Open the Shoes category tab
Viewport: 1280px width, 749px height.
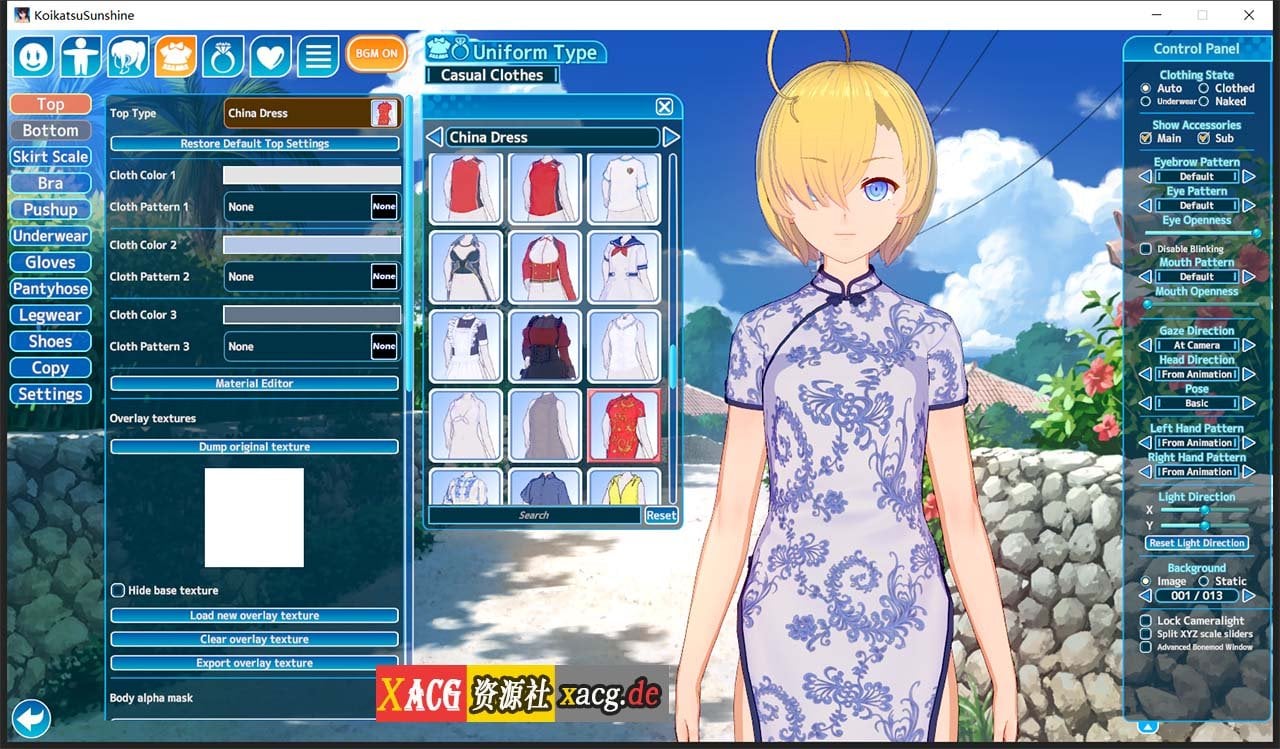[x=50, y=341]
